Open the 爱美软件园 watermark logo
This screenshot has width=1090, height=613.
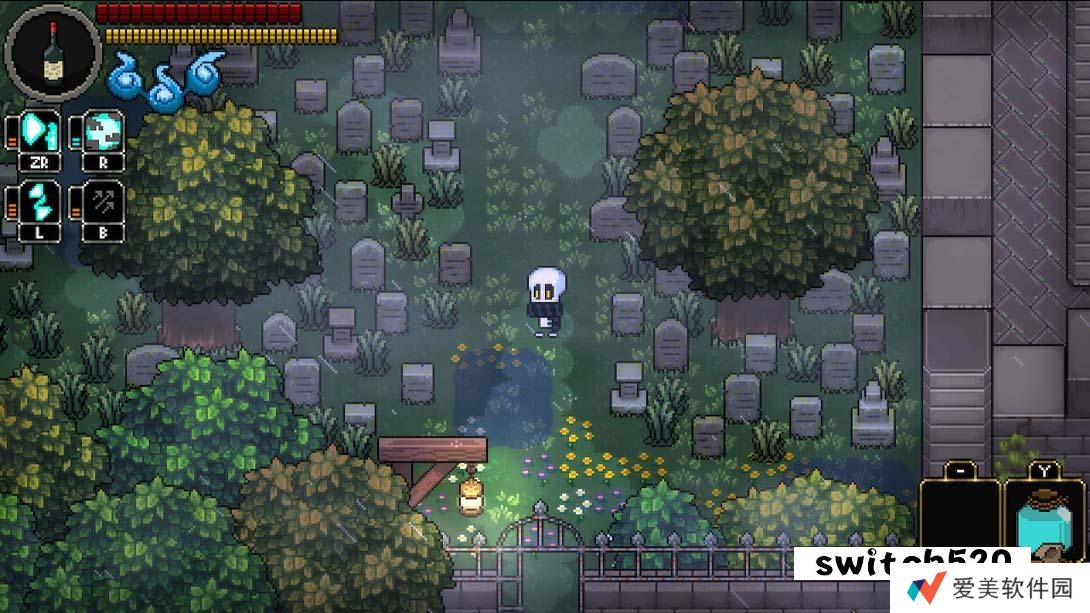[993, 589]
